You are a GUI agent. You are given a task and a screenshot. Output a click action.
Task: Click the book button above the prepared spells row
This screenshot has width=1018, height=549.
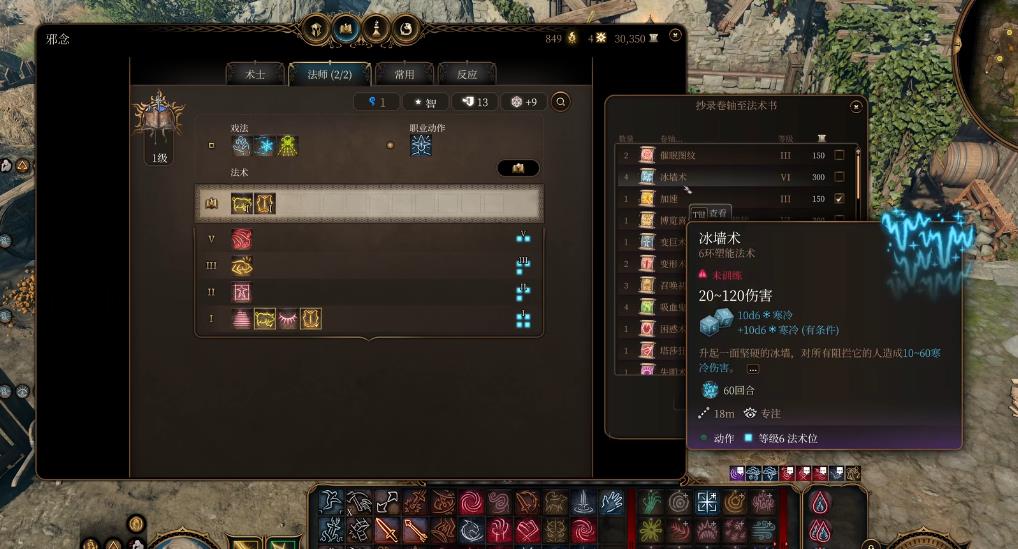(518, 168)
